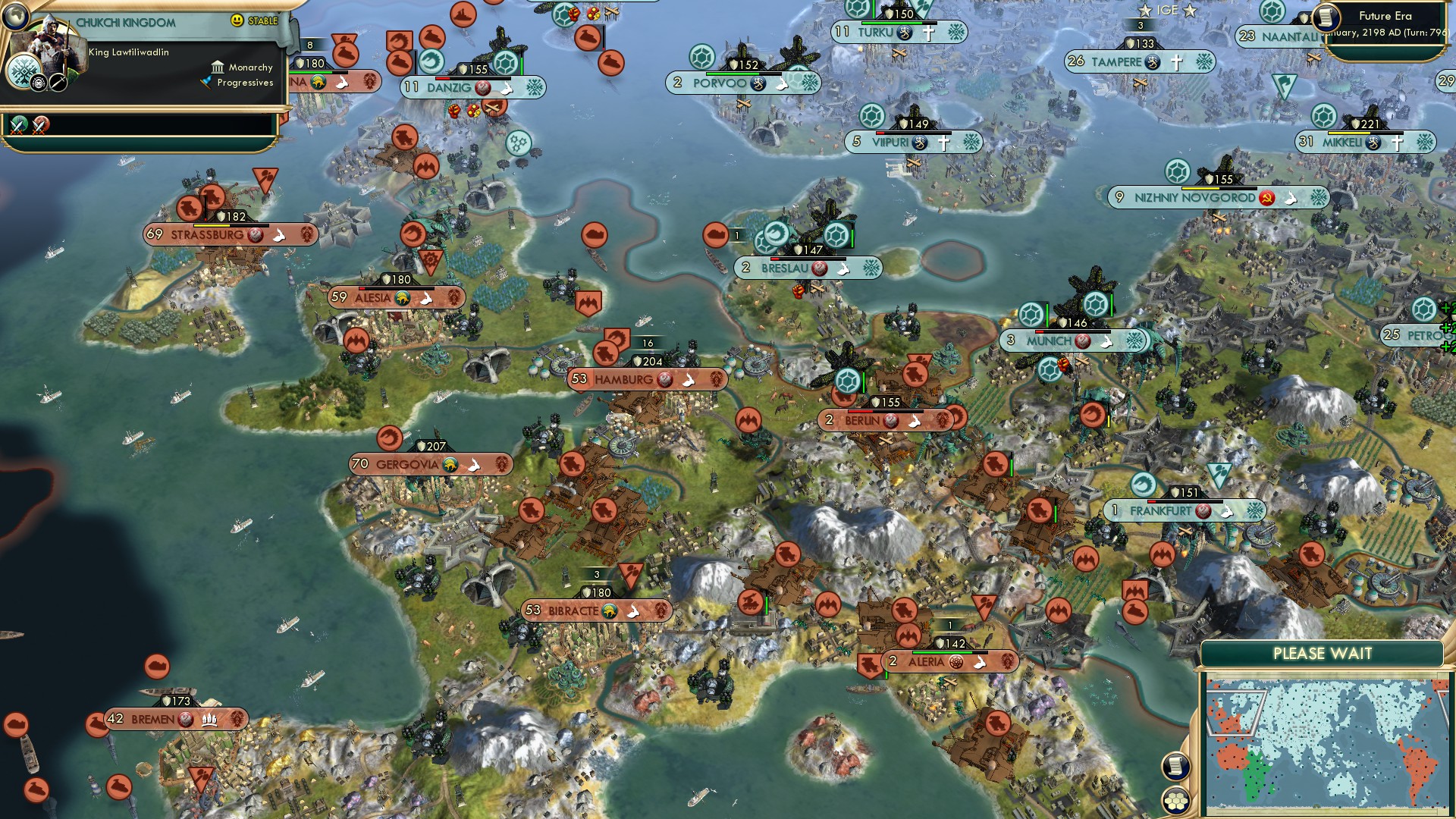Image resolution: width=1456 pixels, height=819 pixels.
Task: Select the submarine unit flag near Breslau
Action: coord(776,235)
